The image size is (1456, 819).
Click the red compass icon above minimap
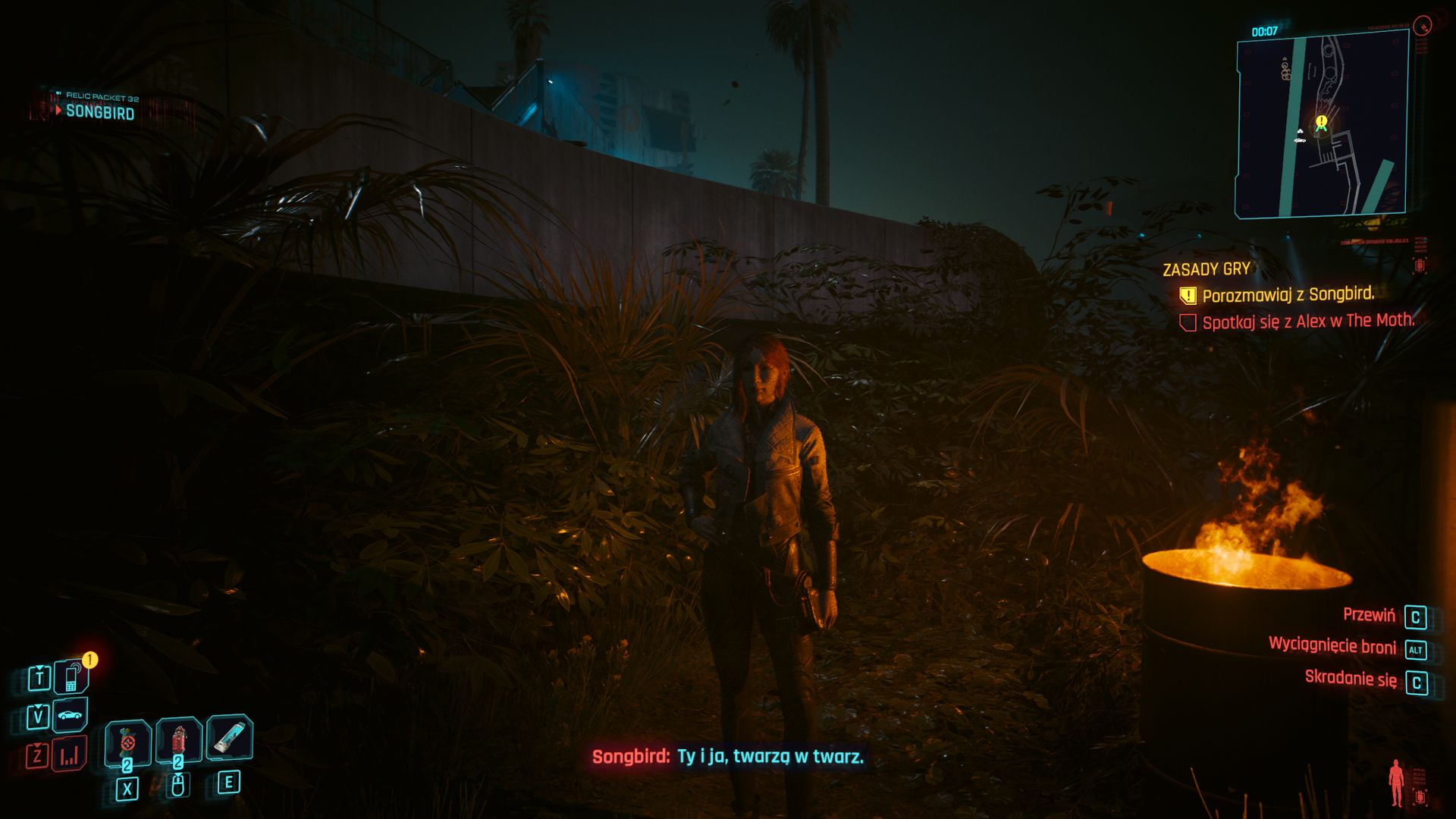coord(1423,26)
